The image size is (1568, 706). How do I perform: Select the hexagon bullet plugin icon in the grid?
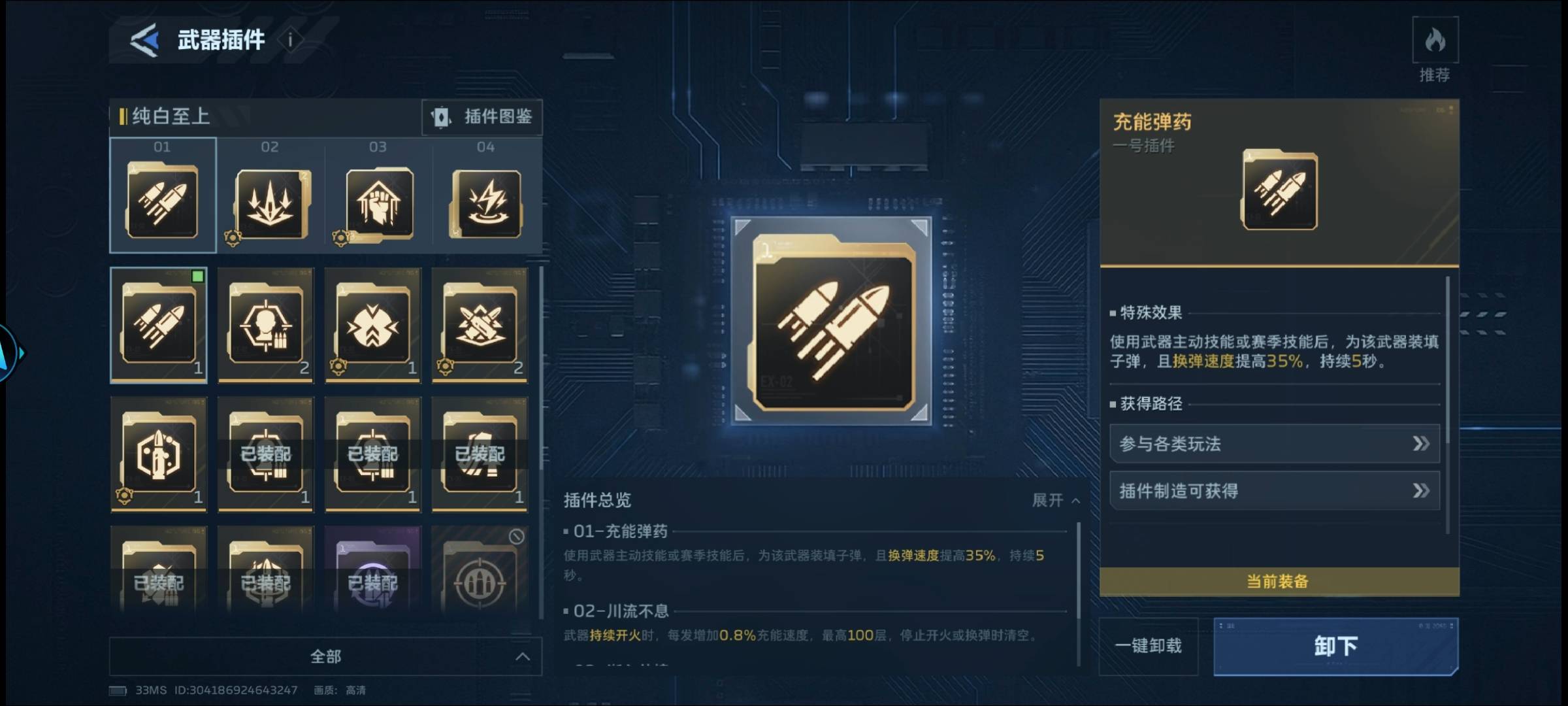158,453
